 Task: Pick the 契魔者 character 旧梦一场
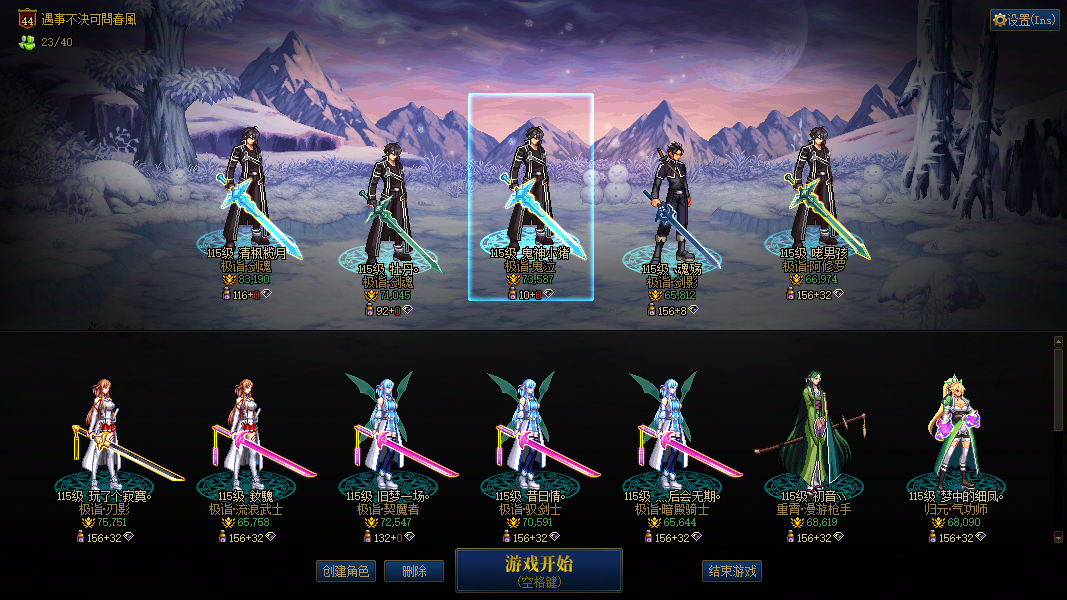click(x=387, y=440)
